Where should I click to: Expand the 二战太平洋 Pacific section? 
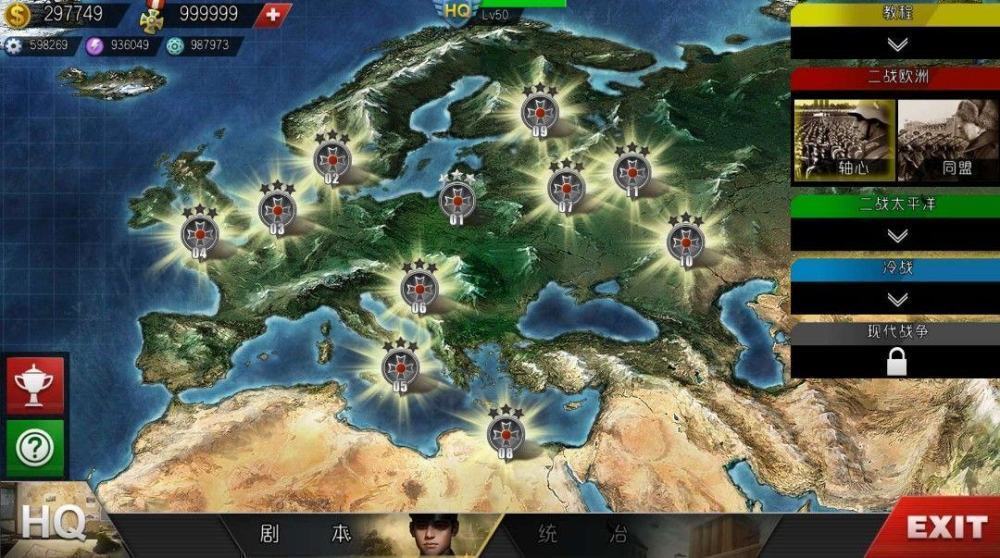897,236
